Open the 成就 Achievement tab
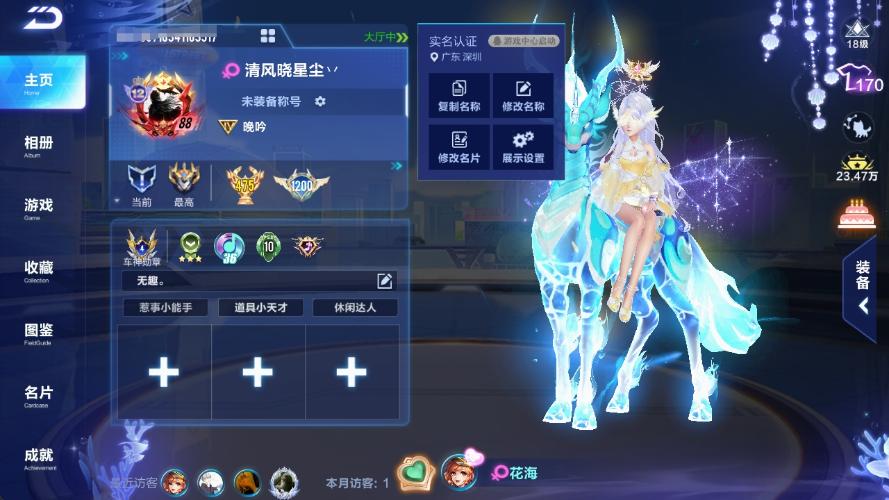The image size is (889, 500). click(x=38, y=459)
